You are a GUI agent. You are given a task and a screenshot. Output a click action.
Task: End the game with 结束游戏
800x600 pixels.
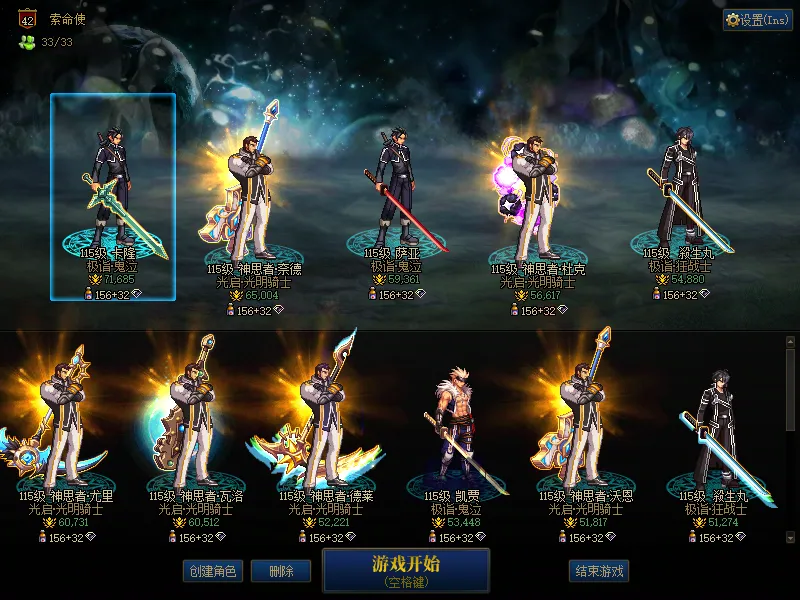coord(599,571)
